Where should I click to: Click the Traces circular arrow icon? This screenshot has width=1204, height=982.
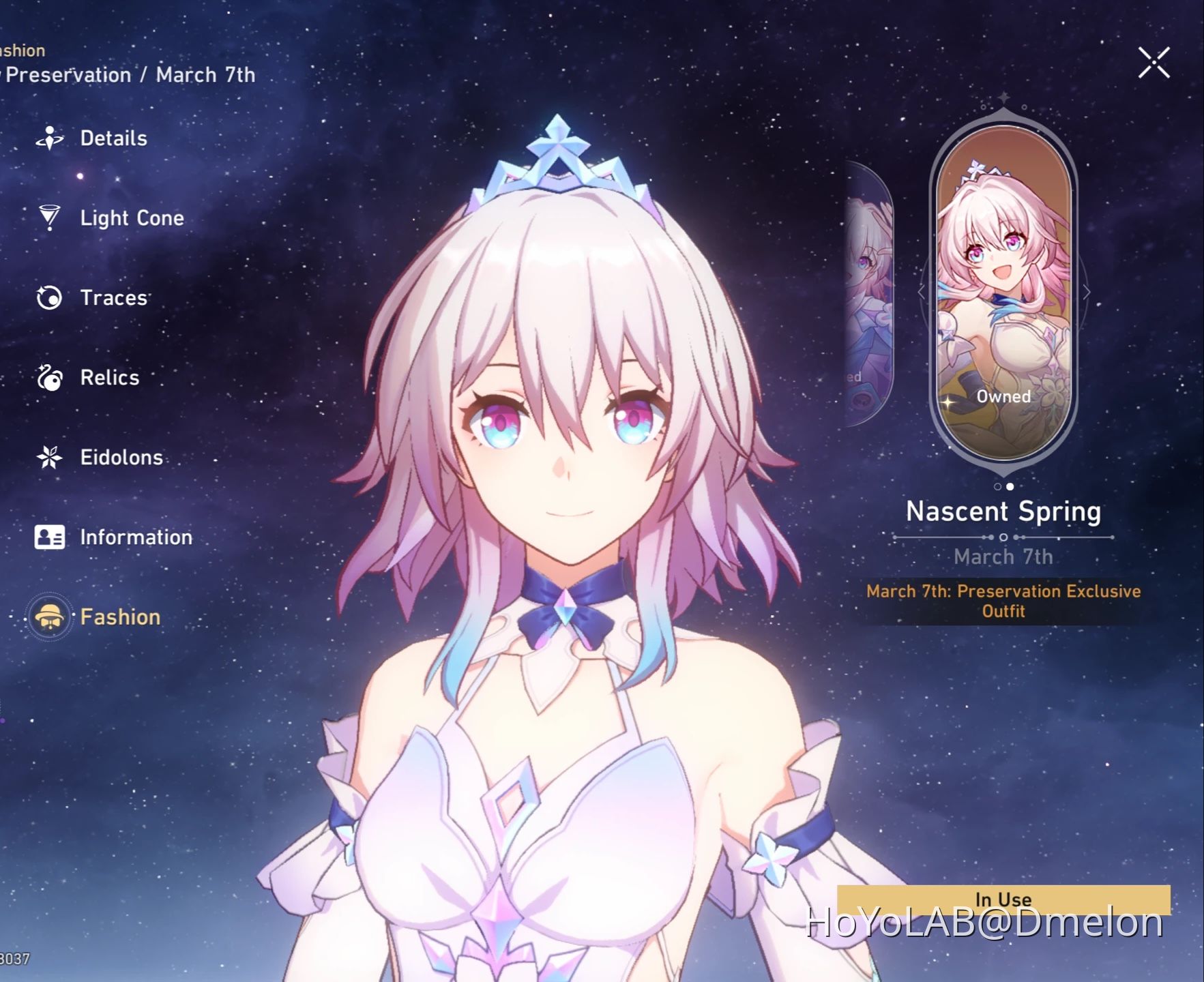point(48,297)
